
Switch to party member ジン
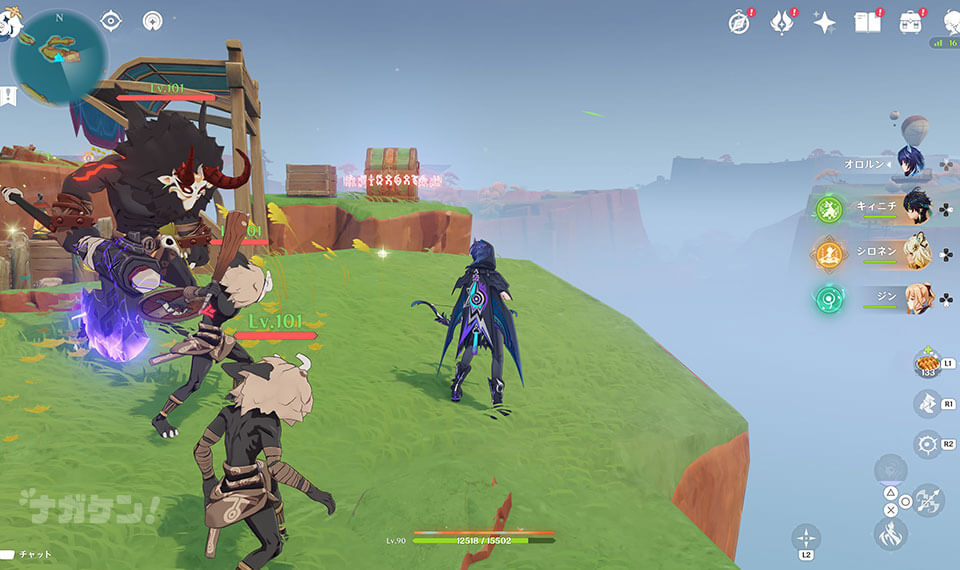coord(916,298)
